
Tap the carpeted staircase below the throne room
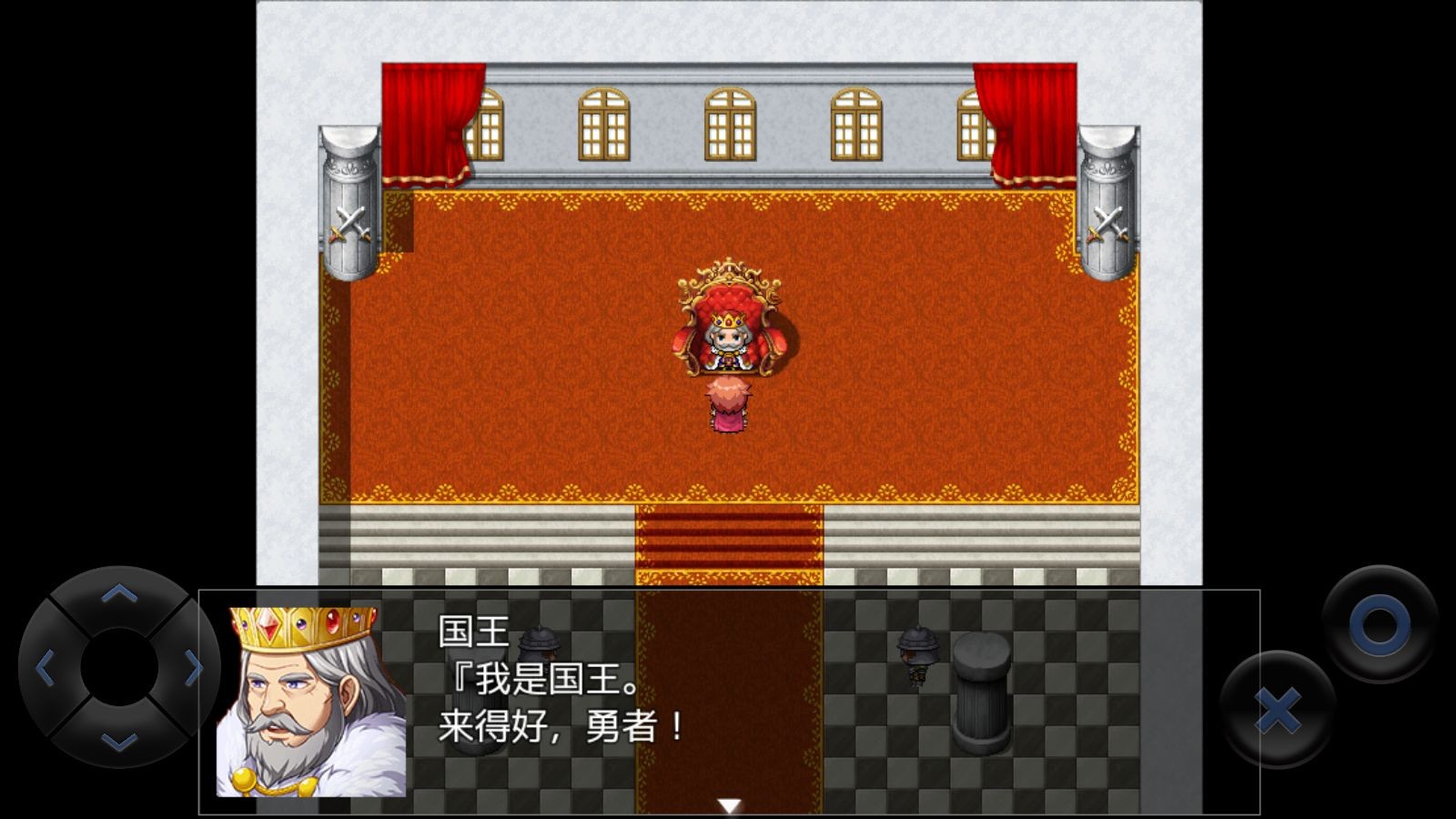click(728, 541)
